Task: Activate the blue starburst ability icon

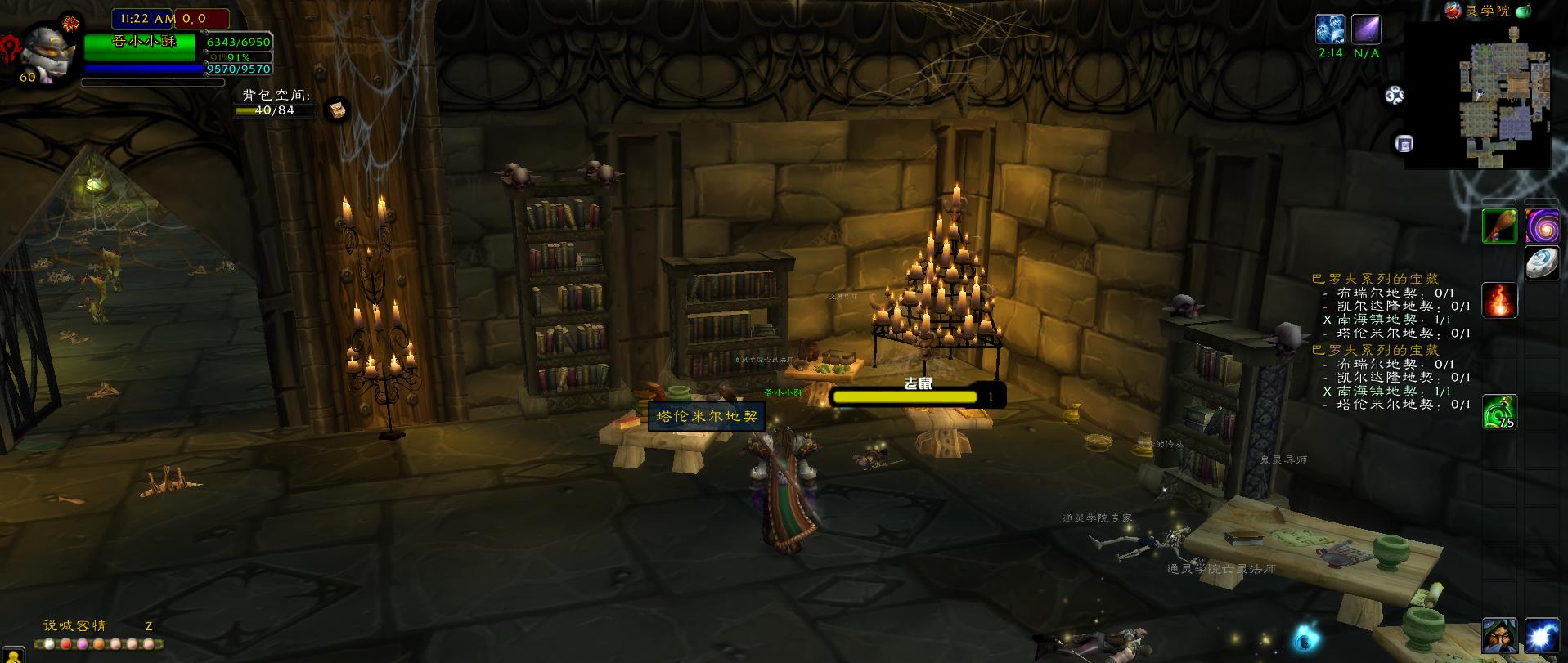Action: click(1542, 636)
